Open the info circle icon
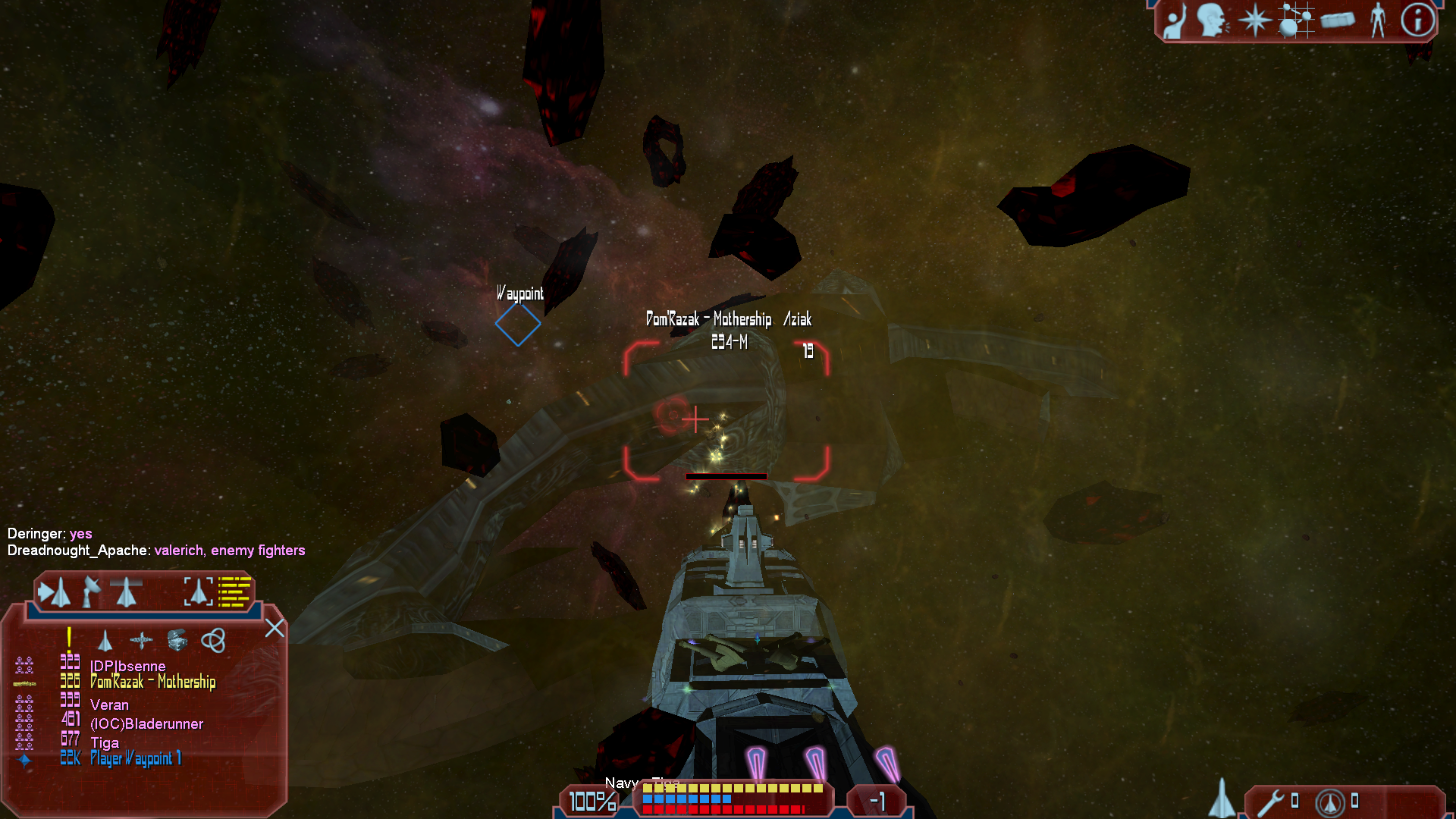 [x=1417, y=20]
